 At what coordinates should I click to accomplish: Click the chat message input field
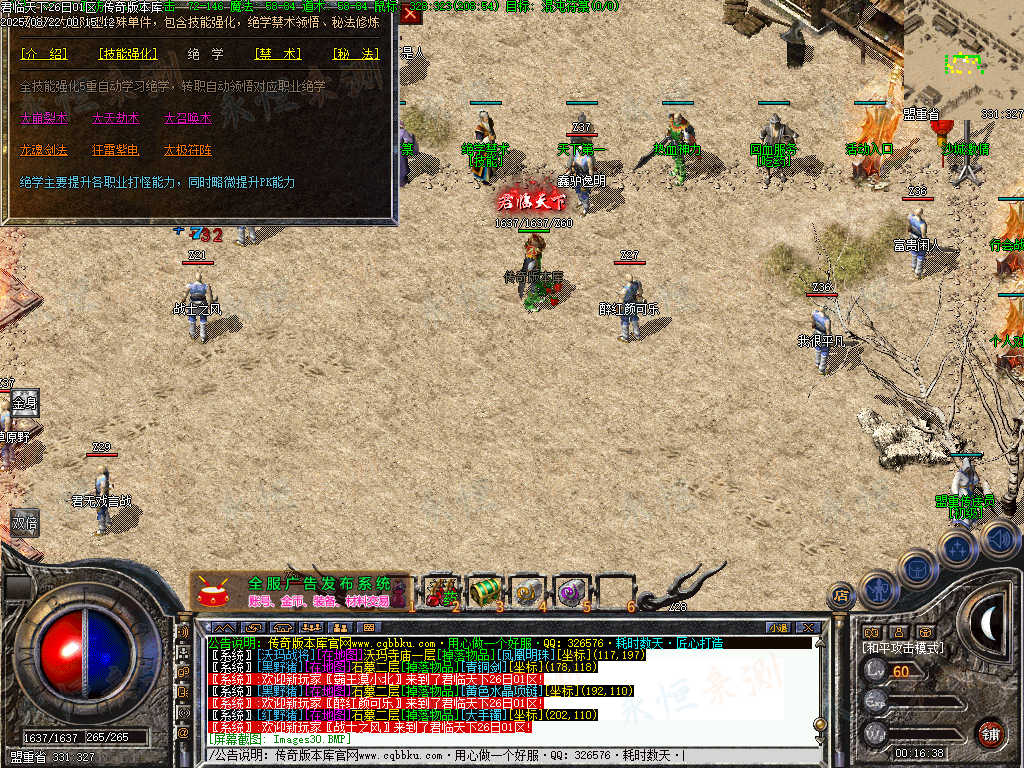(500, 755)
